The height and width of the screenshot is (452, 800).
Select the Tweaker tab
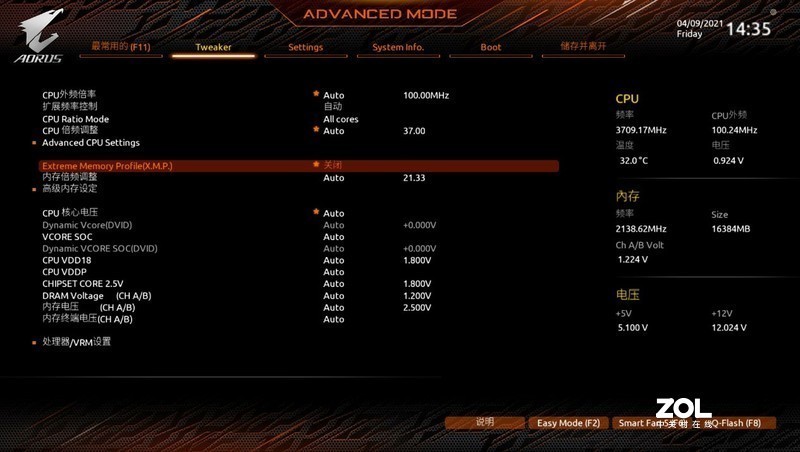pos(213,47)
